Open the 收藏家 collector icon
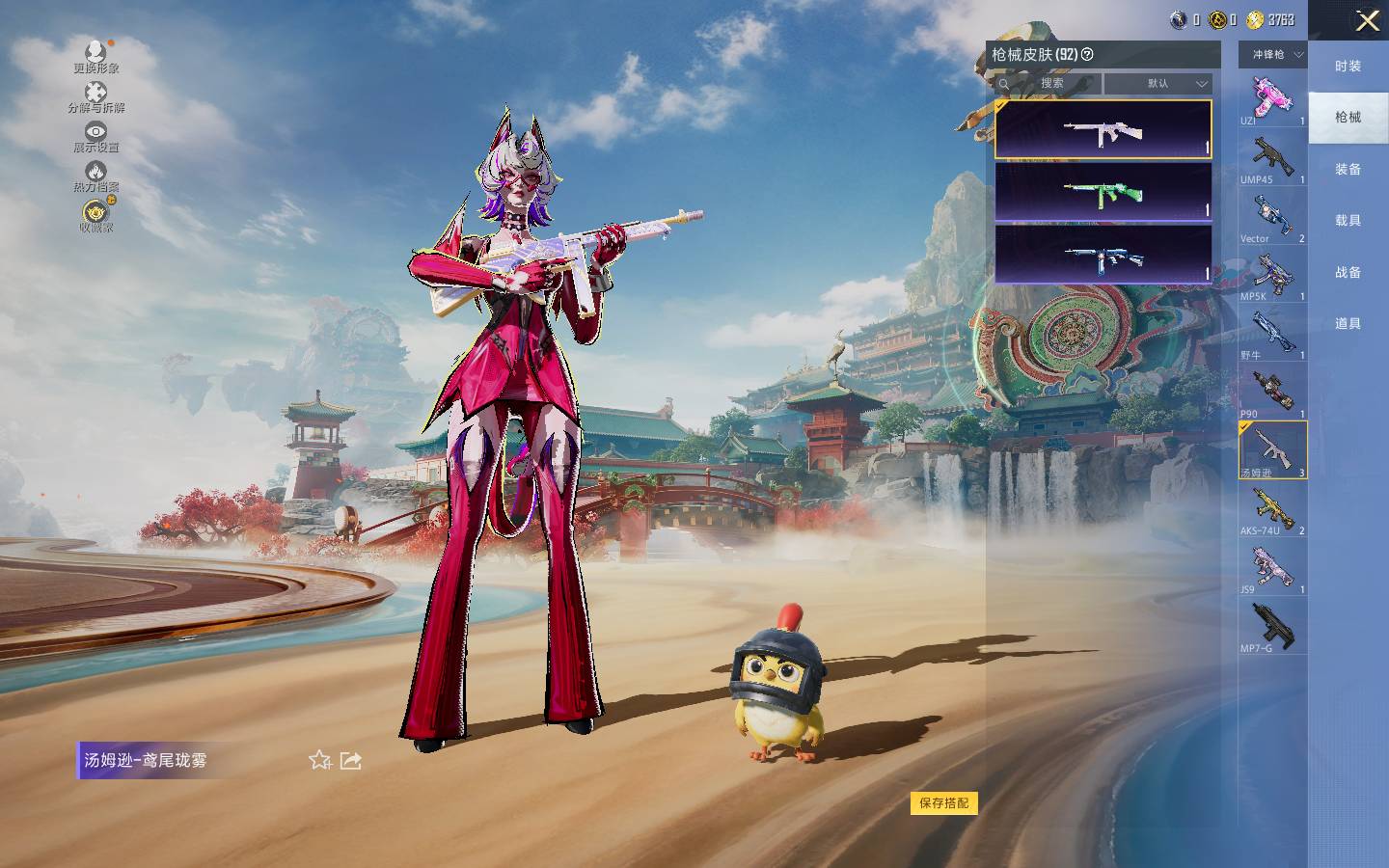The width and height of the screenshot is (1389, 868). [x=95, y=216]
